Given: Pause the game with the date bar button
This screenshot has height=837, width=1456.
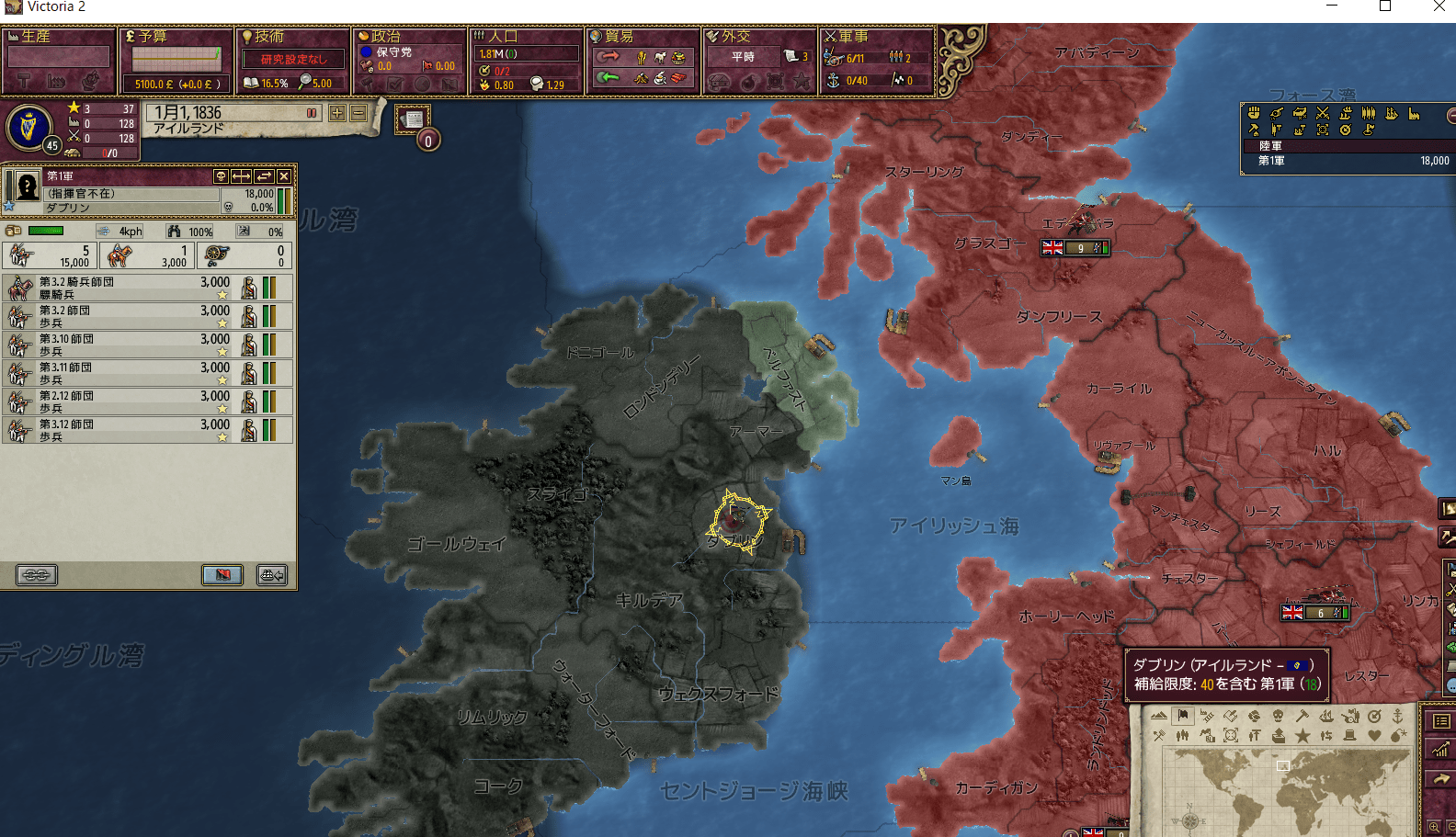Looking at the screenshot, I should click(312, 112).
